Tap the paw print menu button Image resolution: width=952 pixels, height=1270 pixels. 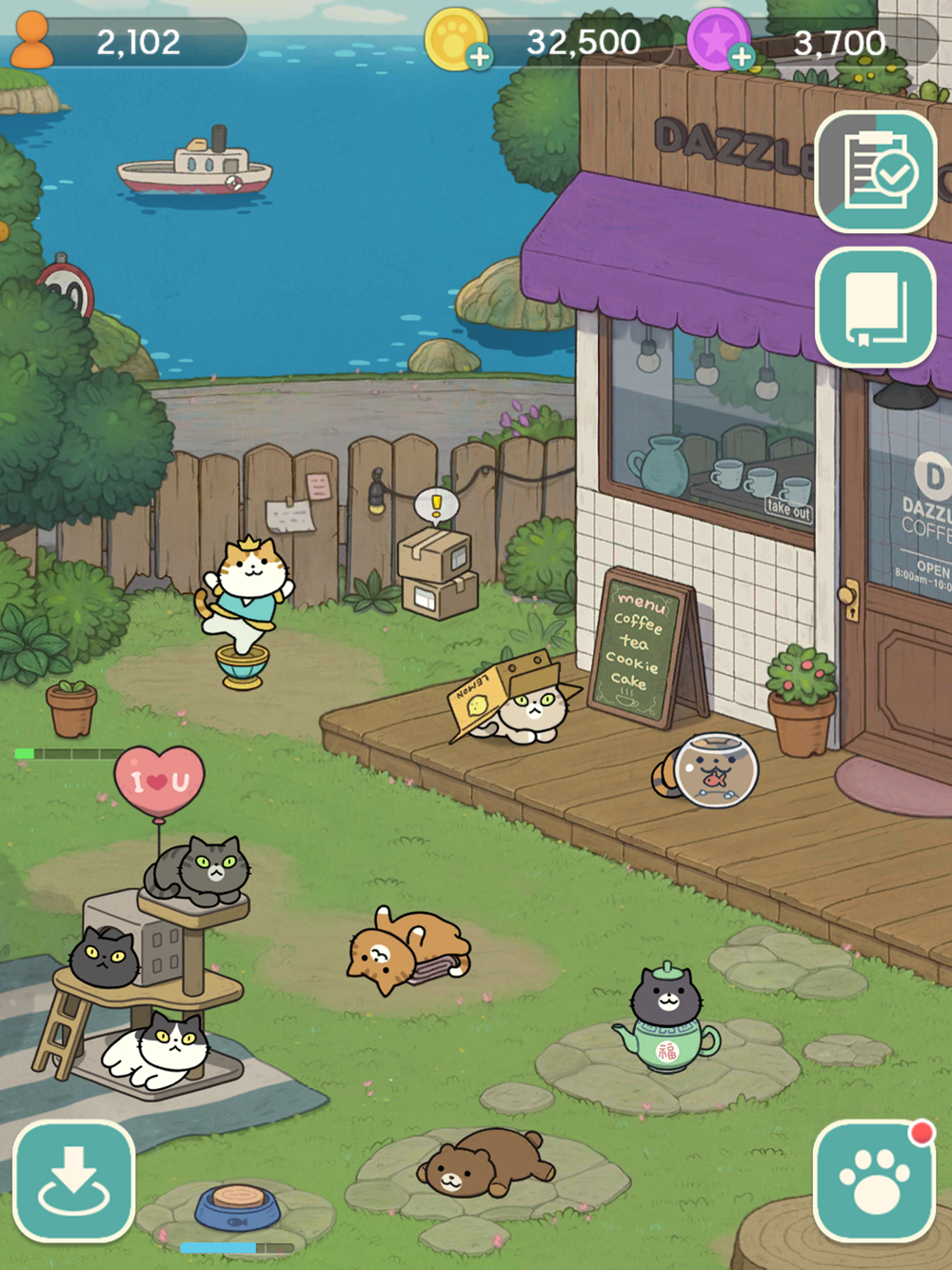click(874, 1181)
